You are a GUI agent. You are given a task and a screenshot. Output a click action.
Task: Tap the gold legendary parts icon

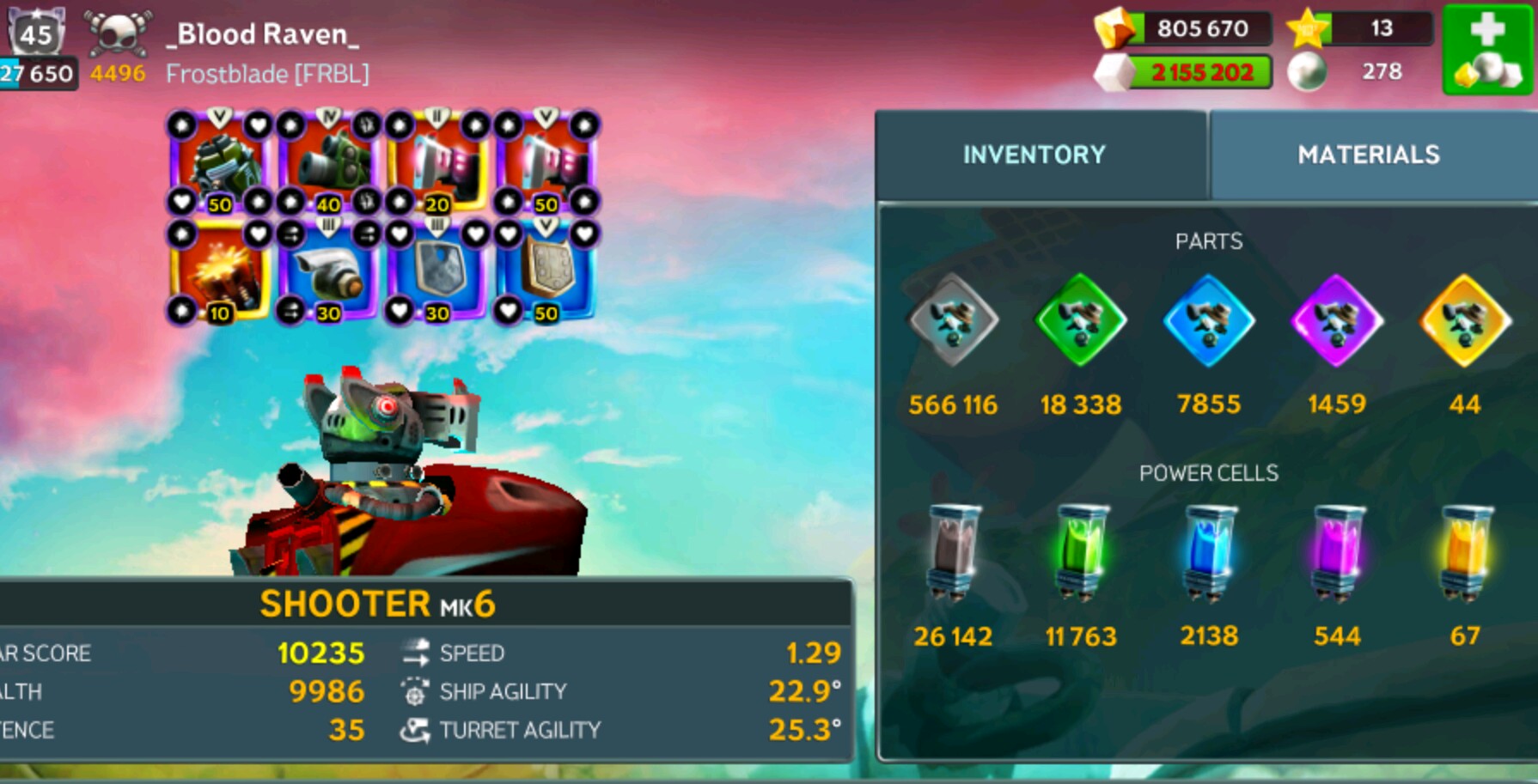(x=1464, y=321)
